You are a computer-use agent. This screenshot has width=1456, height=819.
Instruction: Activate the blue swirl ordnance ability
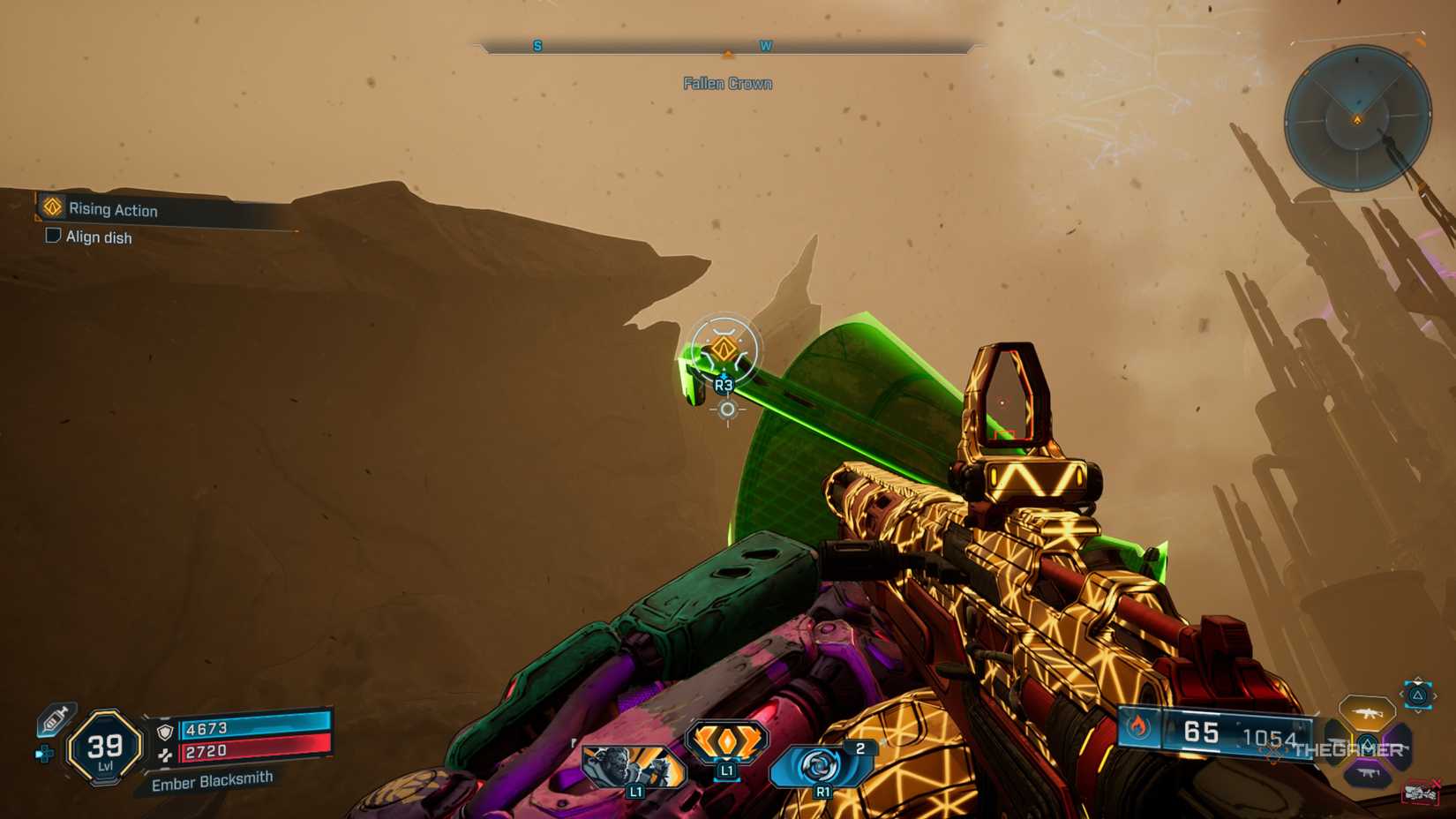[821, 764]
